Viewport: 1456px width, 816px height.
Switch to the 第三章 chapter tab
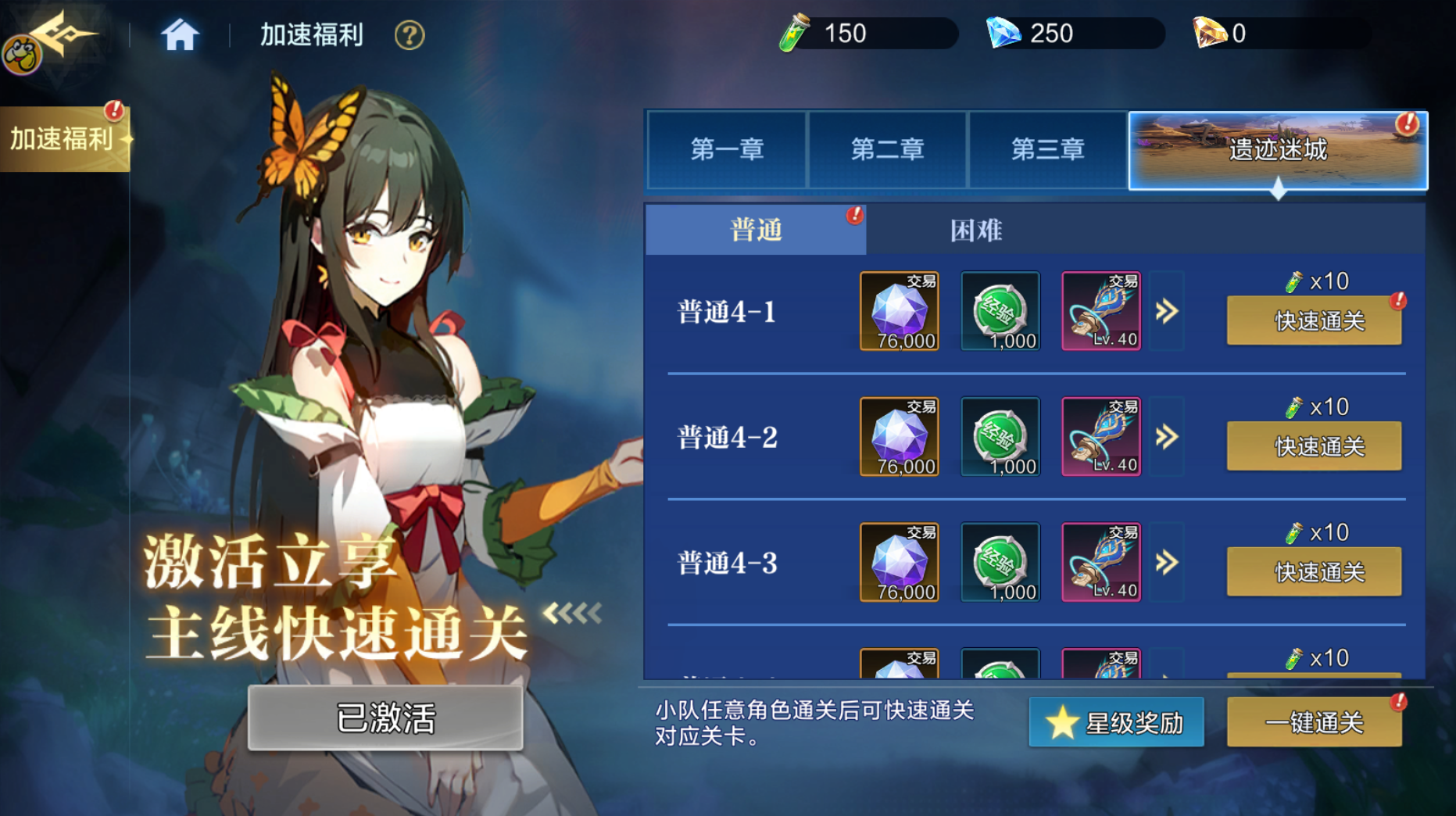(1047, 149)
